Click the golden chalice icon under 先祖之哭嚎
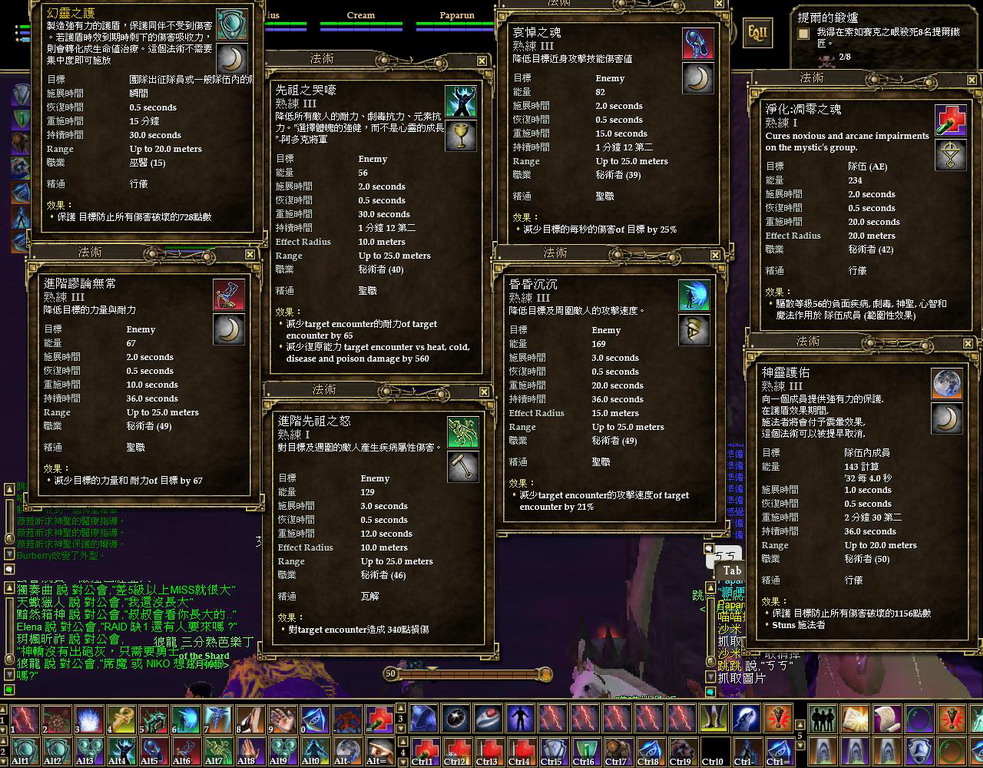 tap(460, 136)
